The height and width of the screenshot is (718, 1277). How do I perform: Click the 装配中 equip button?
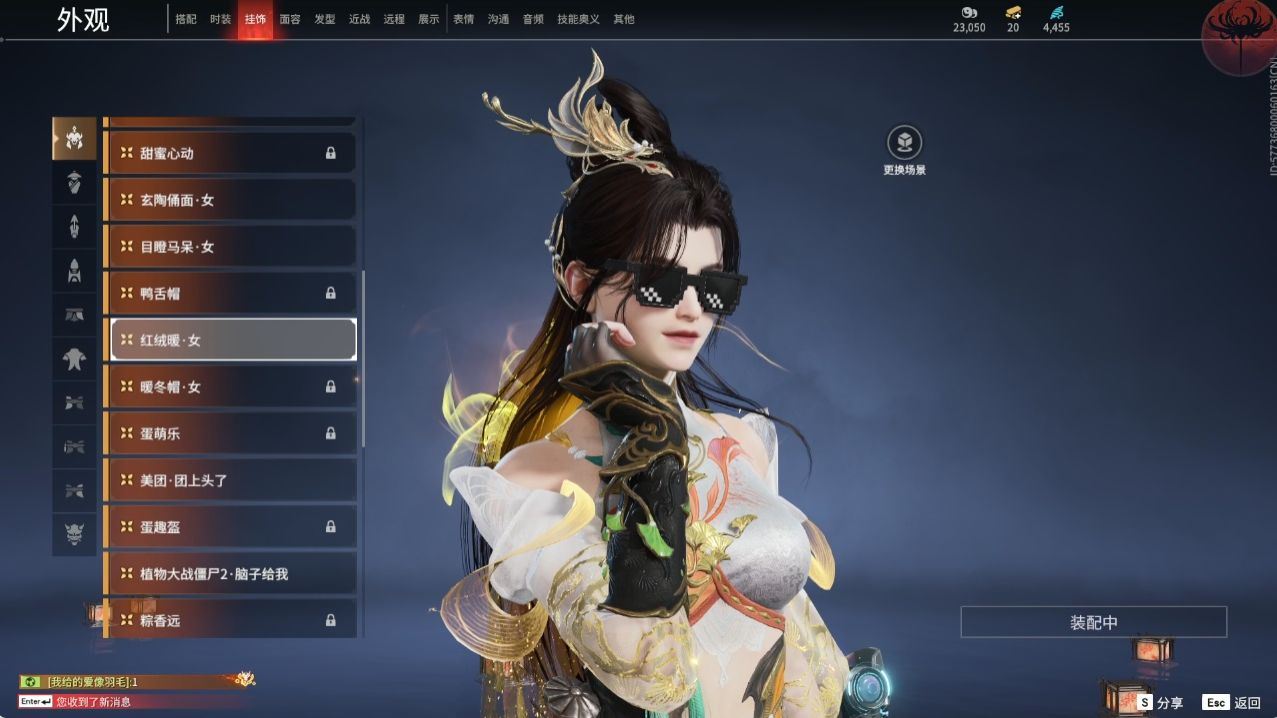pos(1093,622)
